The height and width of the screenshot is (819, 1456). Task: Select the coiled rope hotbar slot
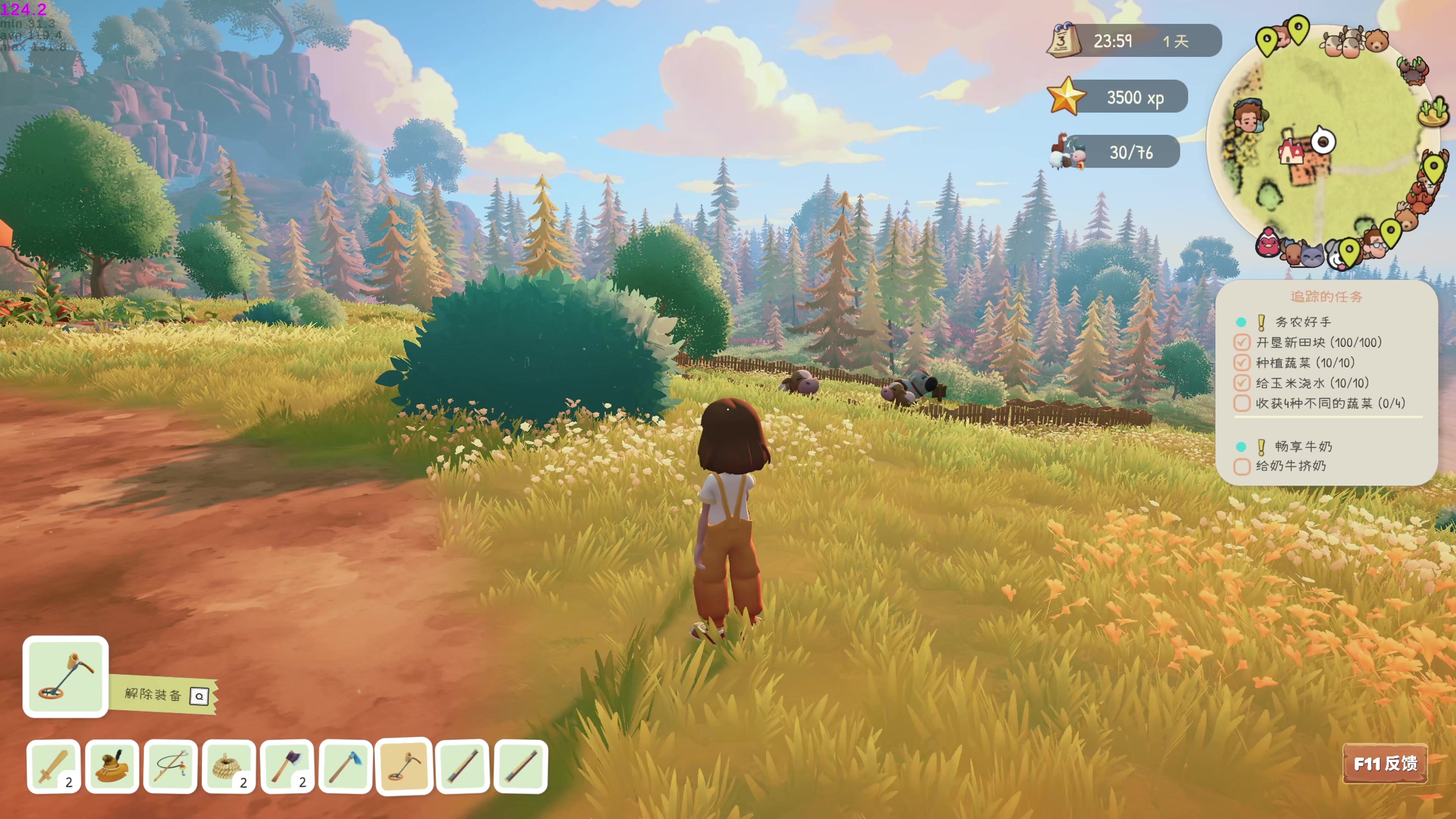pos(229,766)
